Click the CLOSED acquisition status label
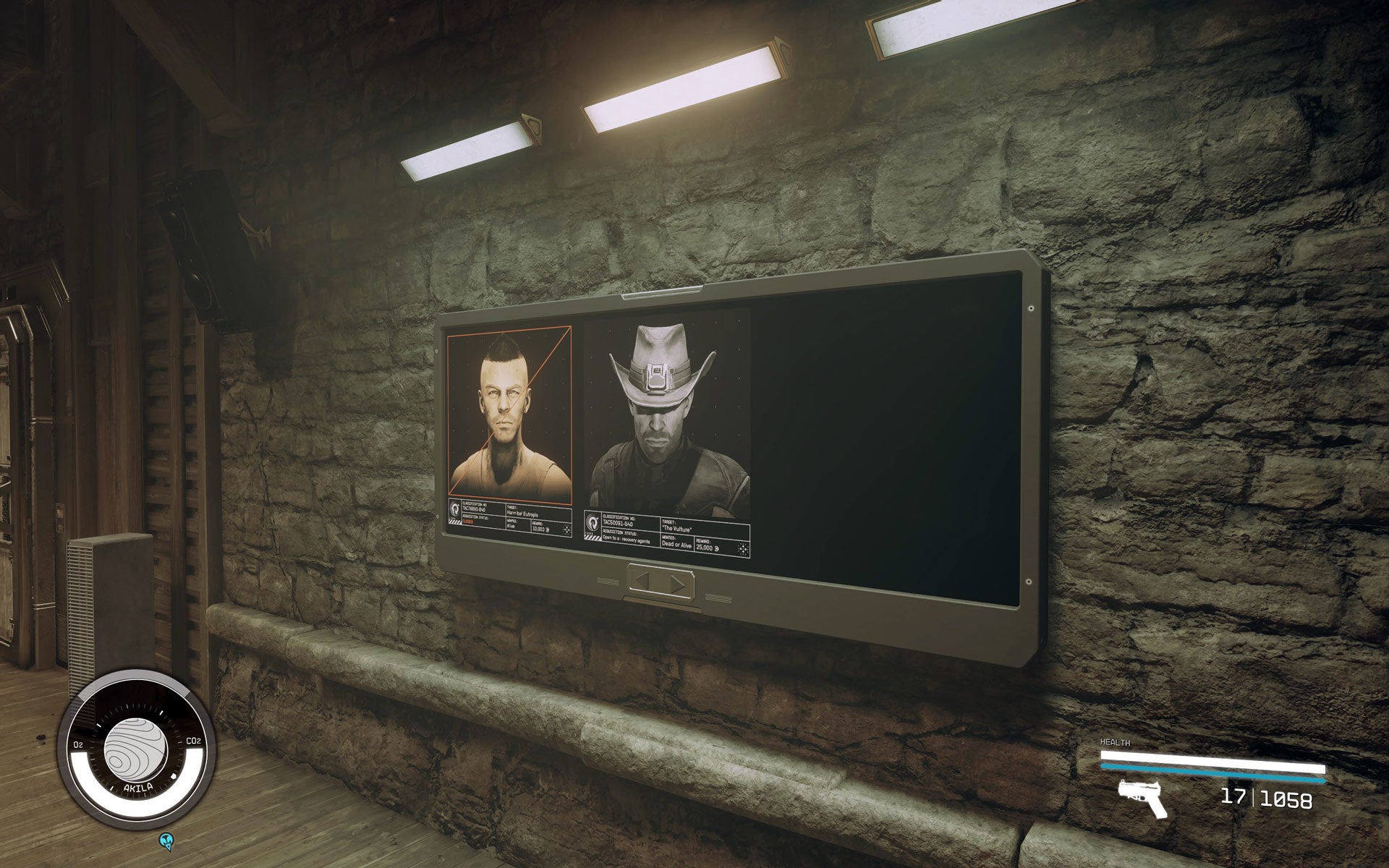 (x=467, y=522)
